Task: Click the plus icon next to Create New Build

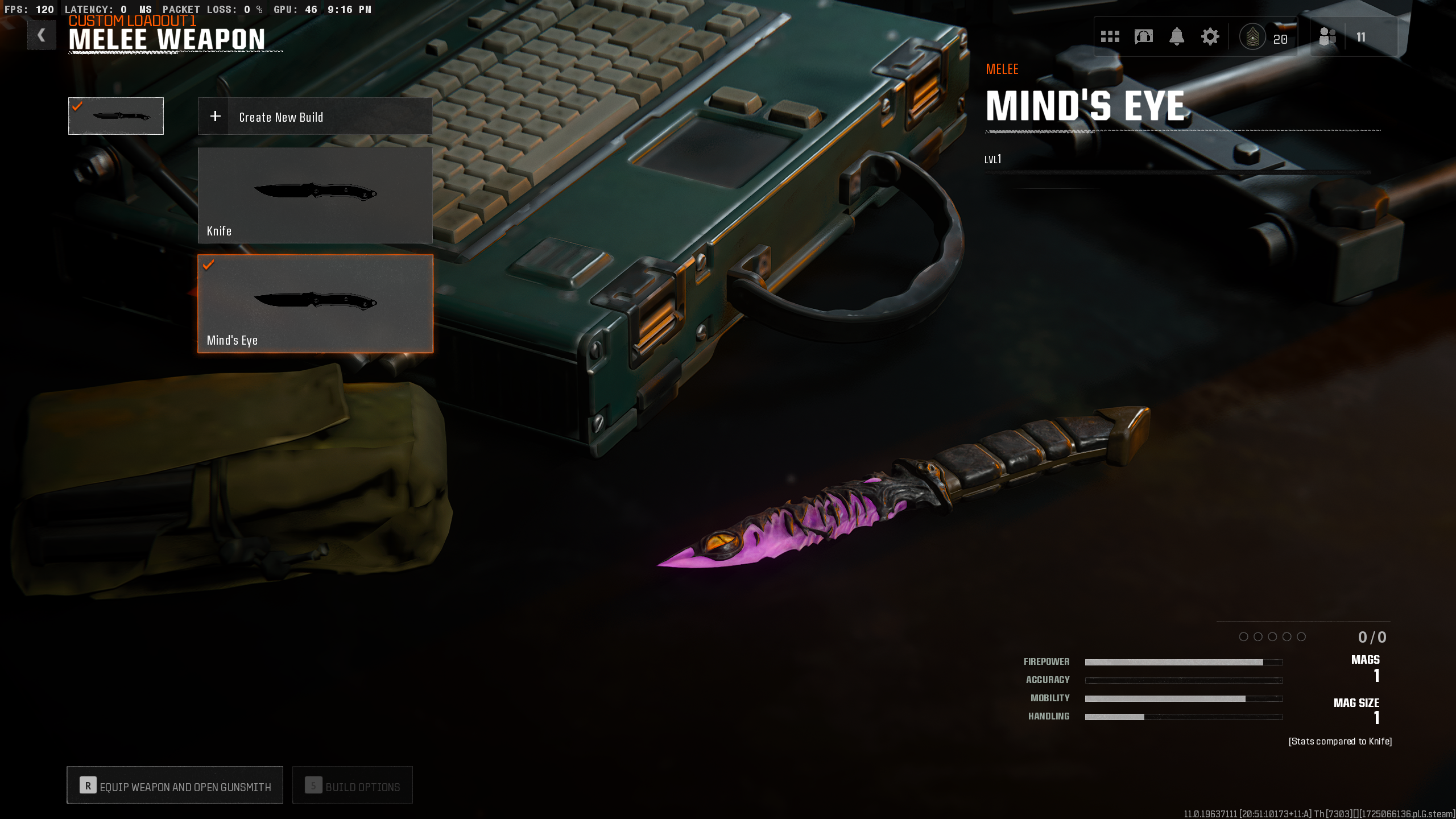Action: (x=215, y=116)
